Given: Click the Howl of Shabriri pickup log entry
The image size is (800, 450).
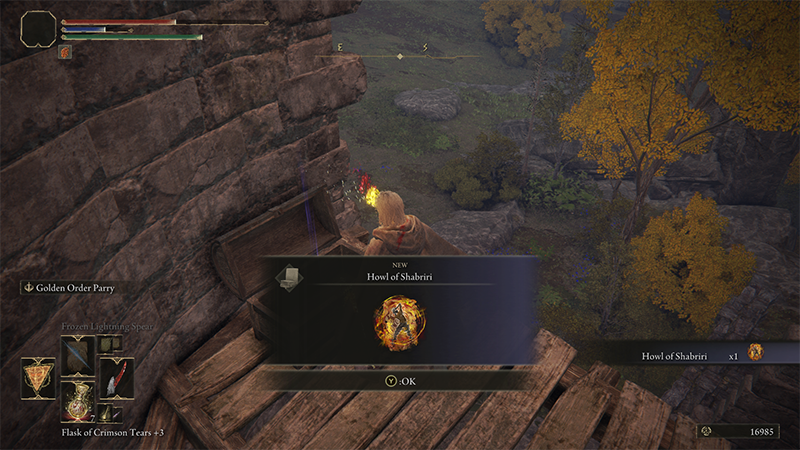Looking at the screenshot, I should click(x=690, y=353).
